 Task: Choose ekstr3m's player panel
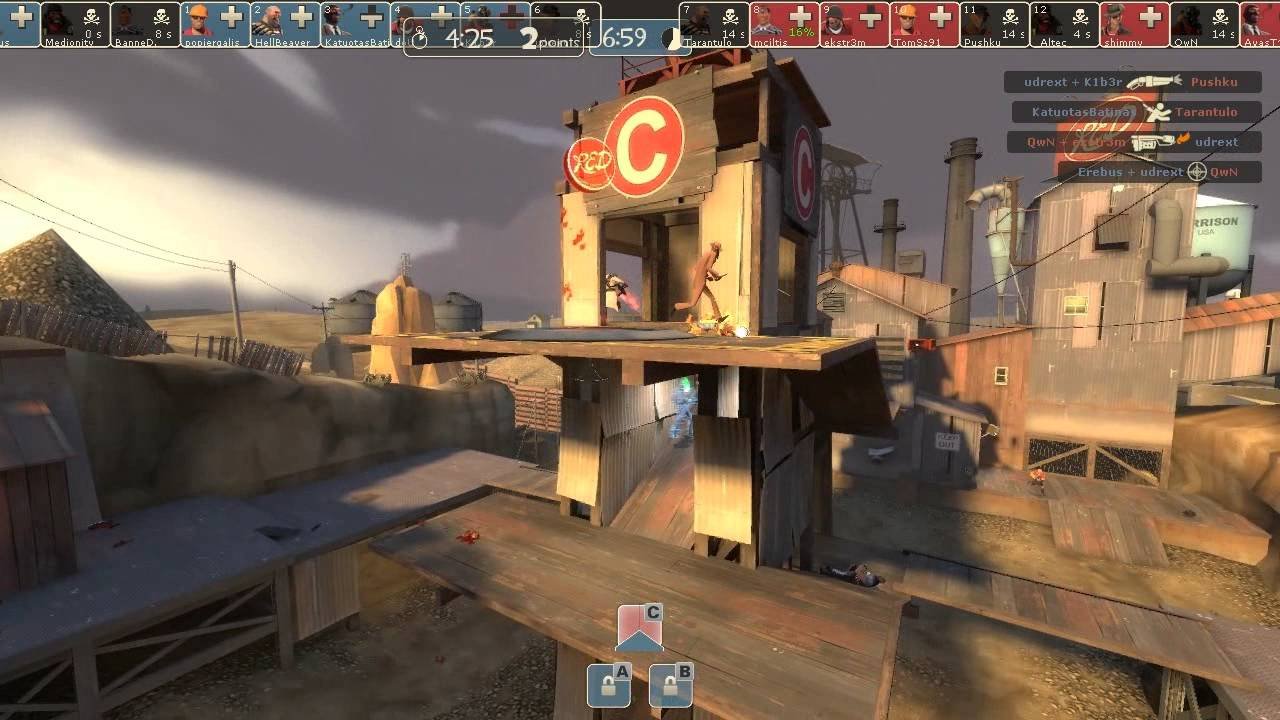[x=854, y=24]
